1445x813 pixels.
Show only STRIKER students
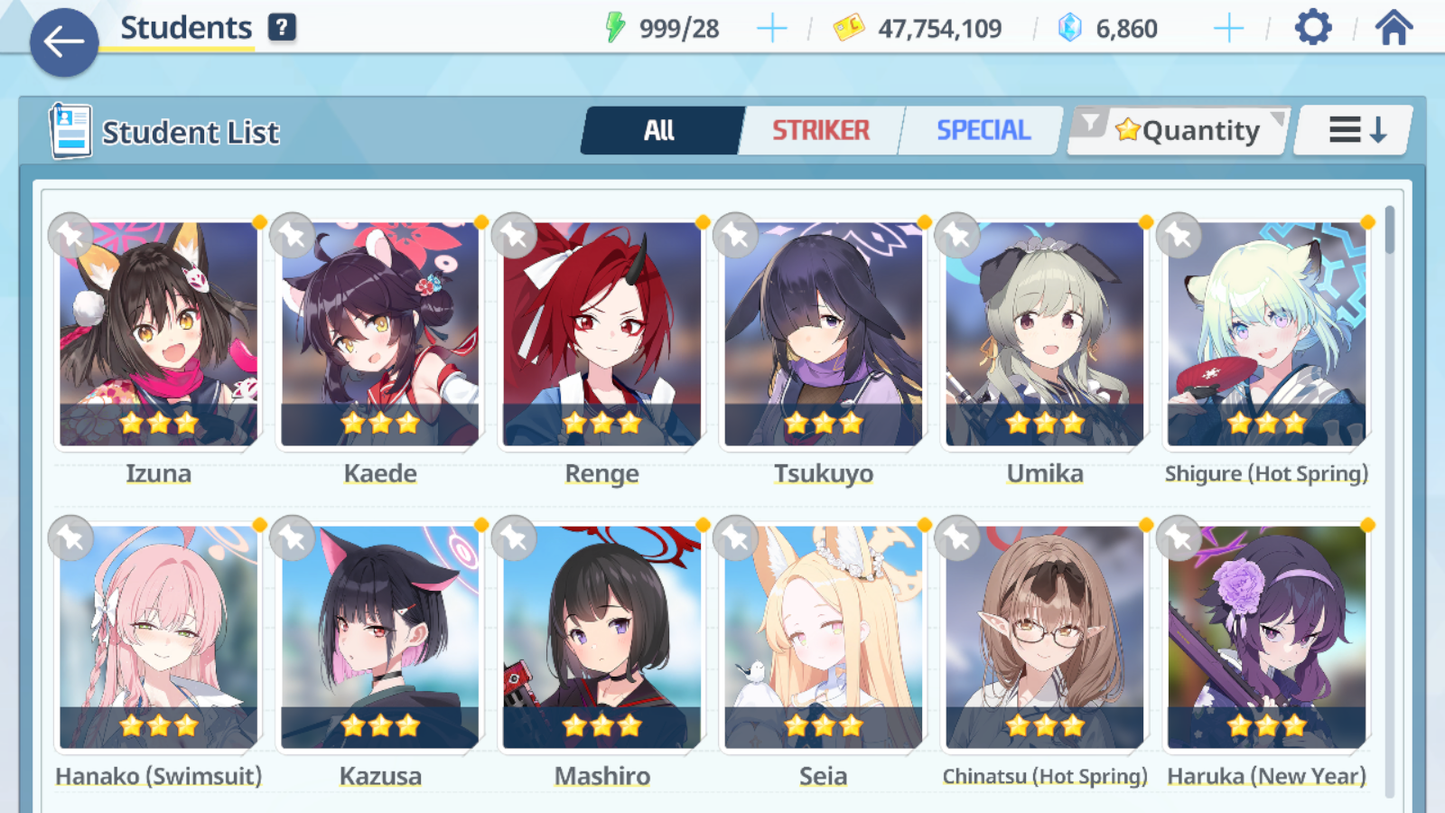pyautogui.click(x=820, y=130)
